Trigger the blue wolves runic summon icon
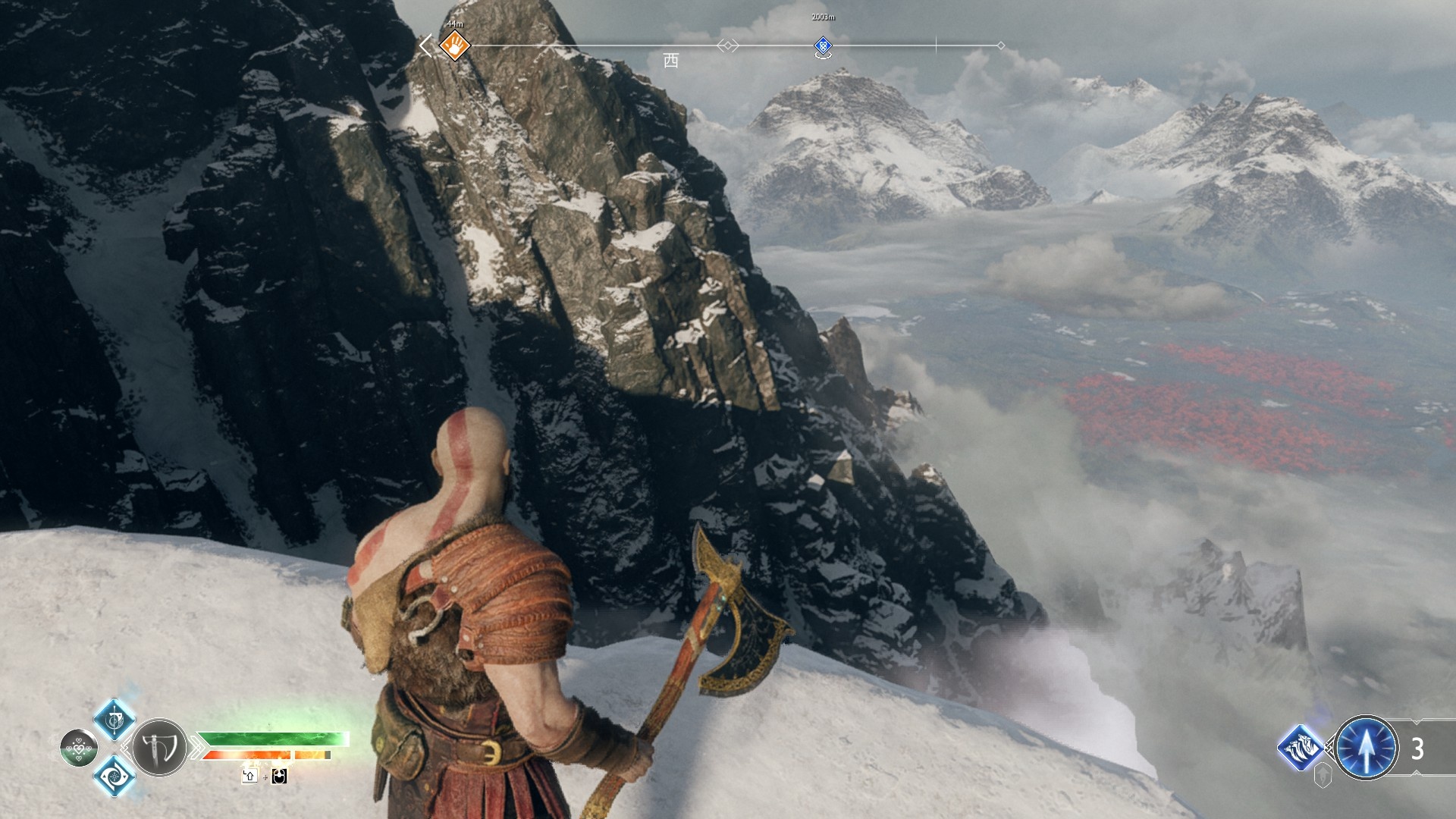Image resolution: width=1456 pixels, height=819 pixels. click(x=1301, y=747)
